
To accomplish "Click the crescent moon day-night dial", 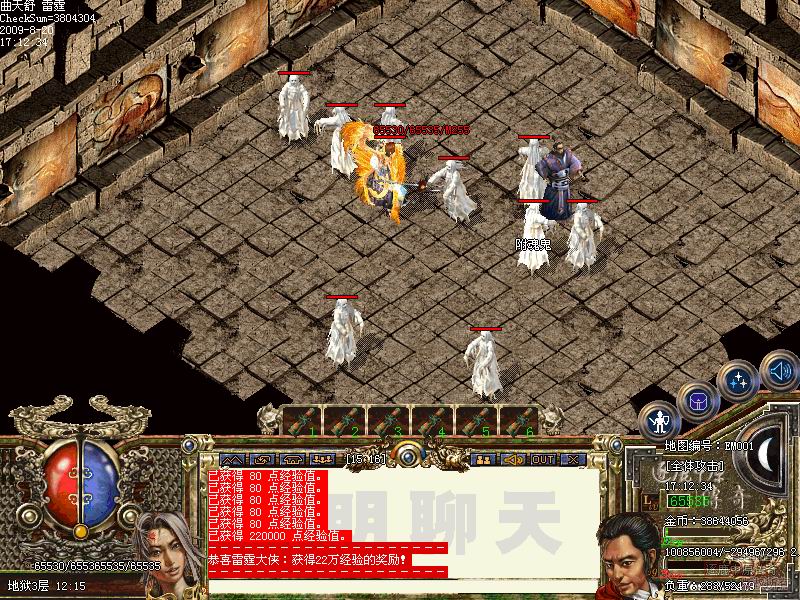I will coord(768,456).
